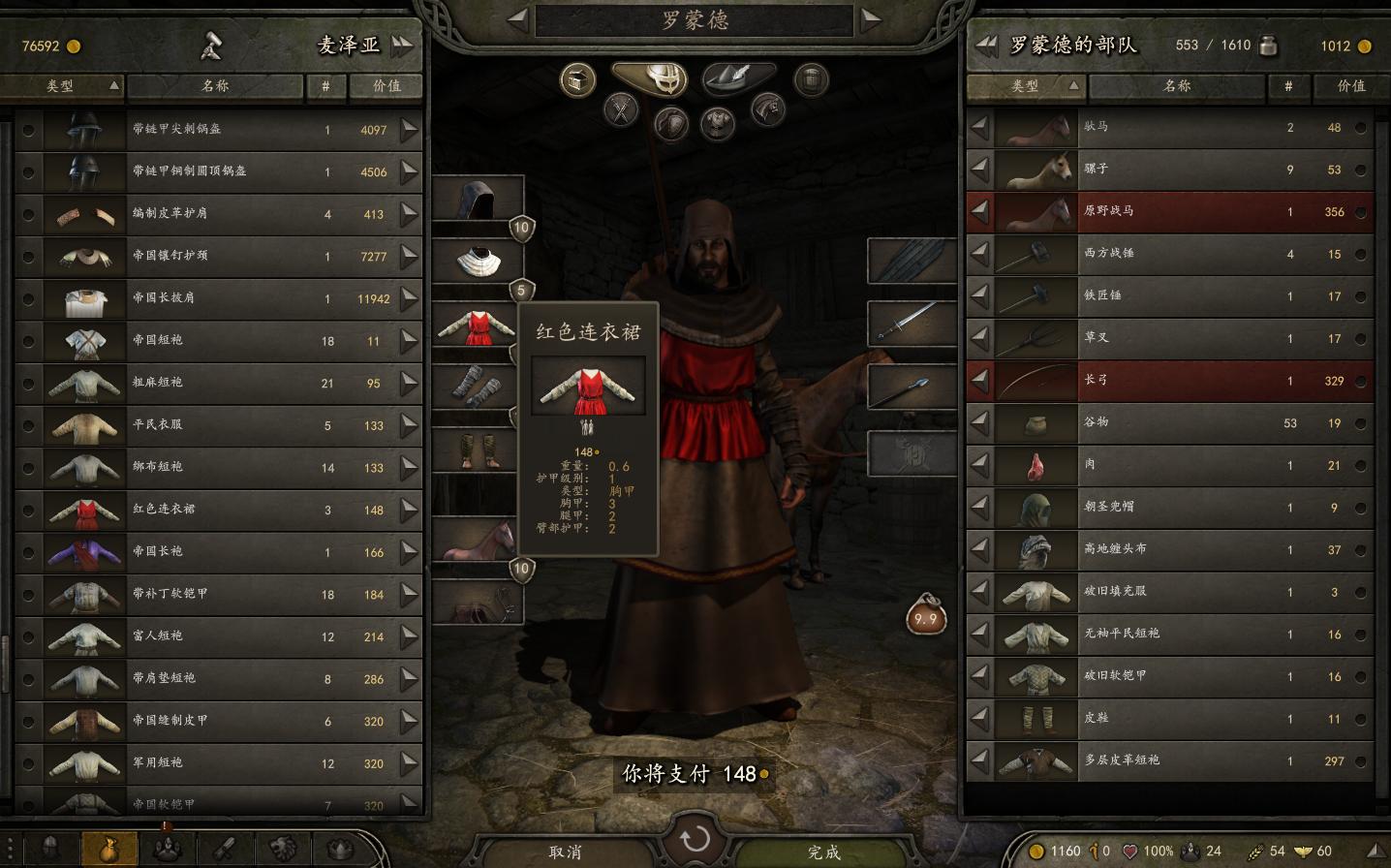Transfer all items with double left arrows

coord(985,45)
